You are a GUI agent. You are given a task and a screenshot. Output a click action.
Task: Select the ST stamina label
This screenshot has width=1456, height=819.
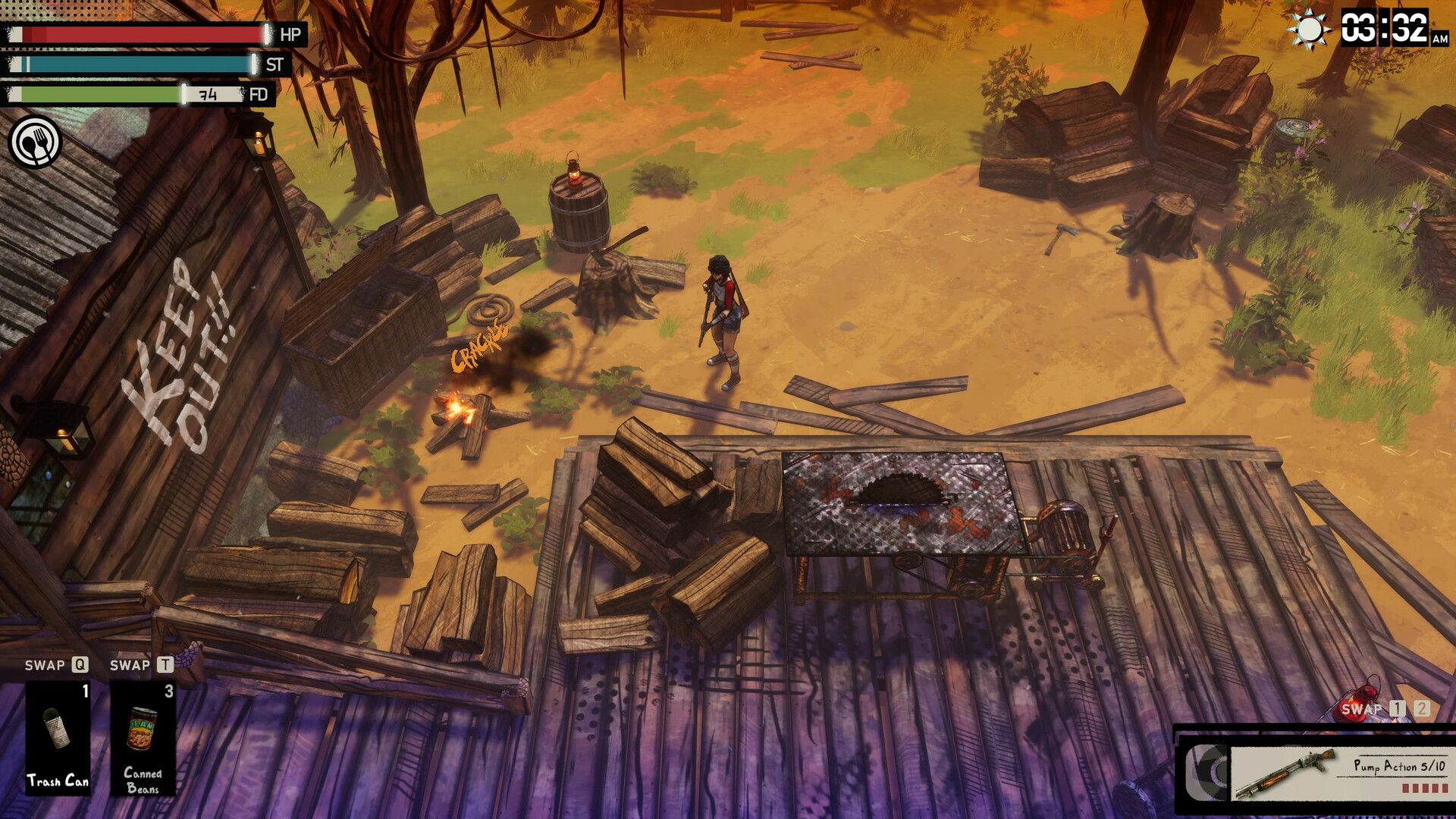(x=272, y=64)
